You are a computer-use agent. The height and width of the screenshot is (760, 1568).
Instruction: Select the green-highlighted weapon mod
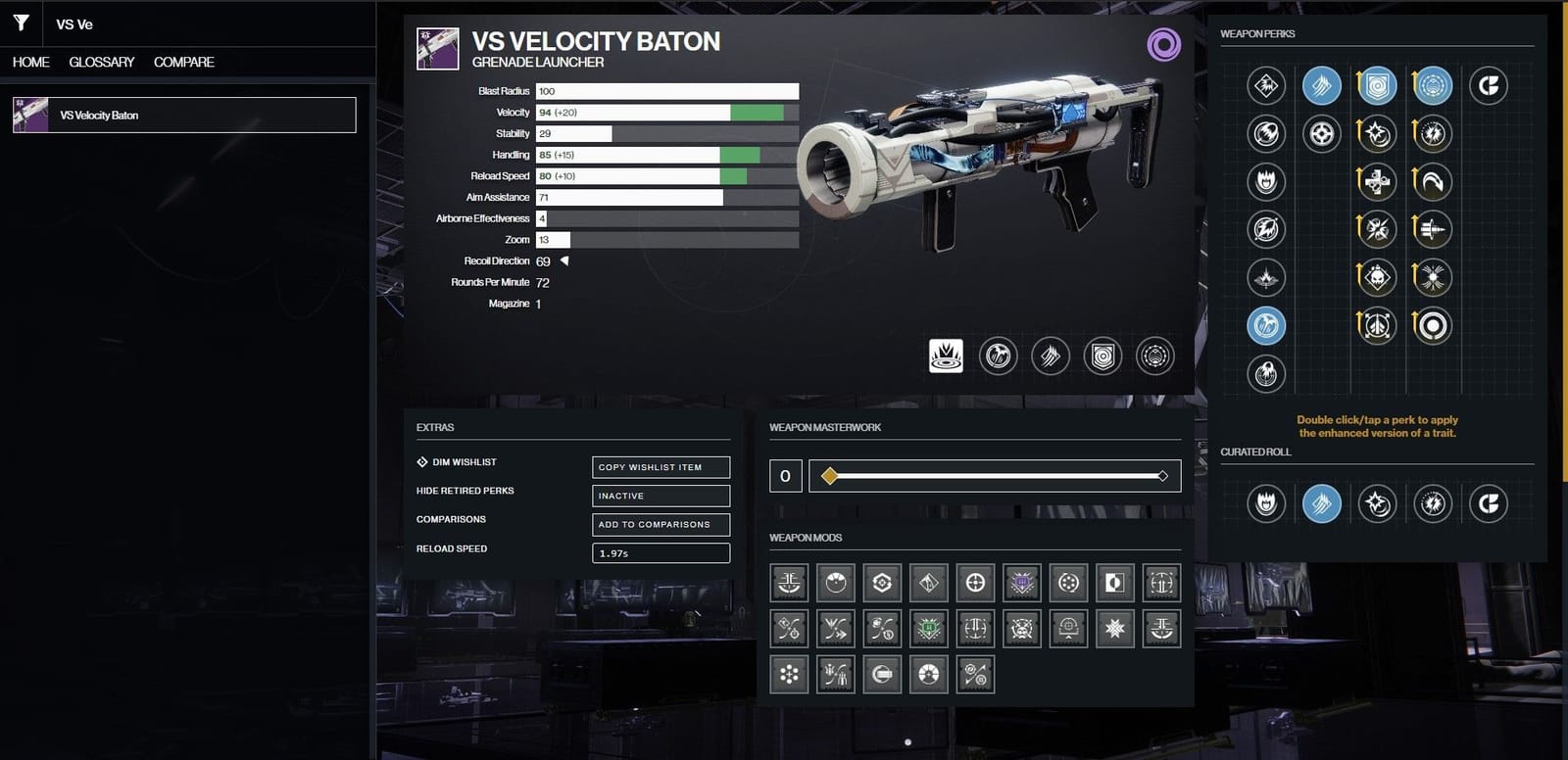point(928,628)
